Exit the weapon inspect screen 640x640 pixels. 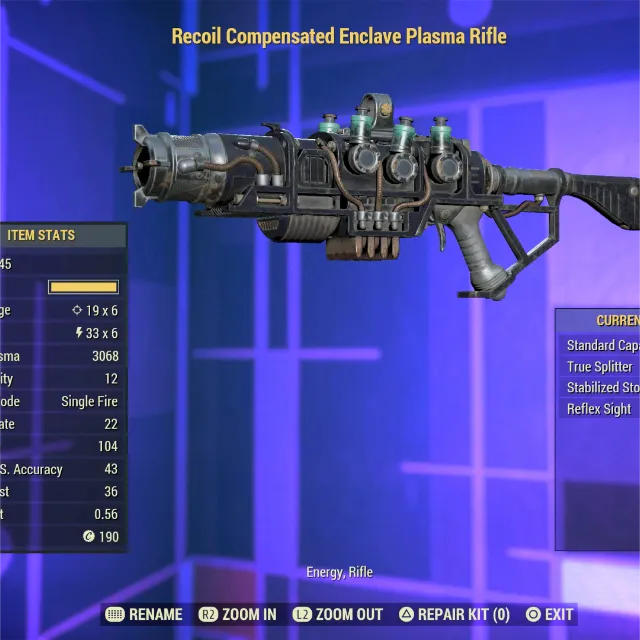[550, 614]
